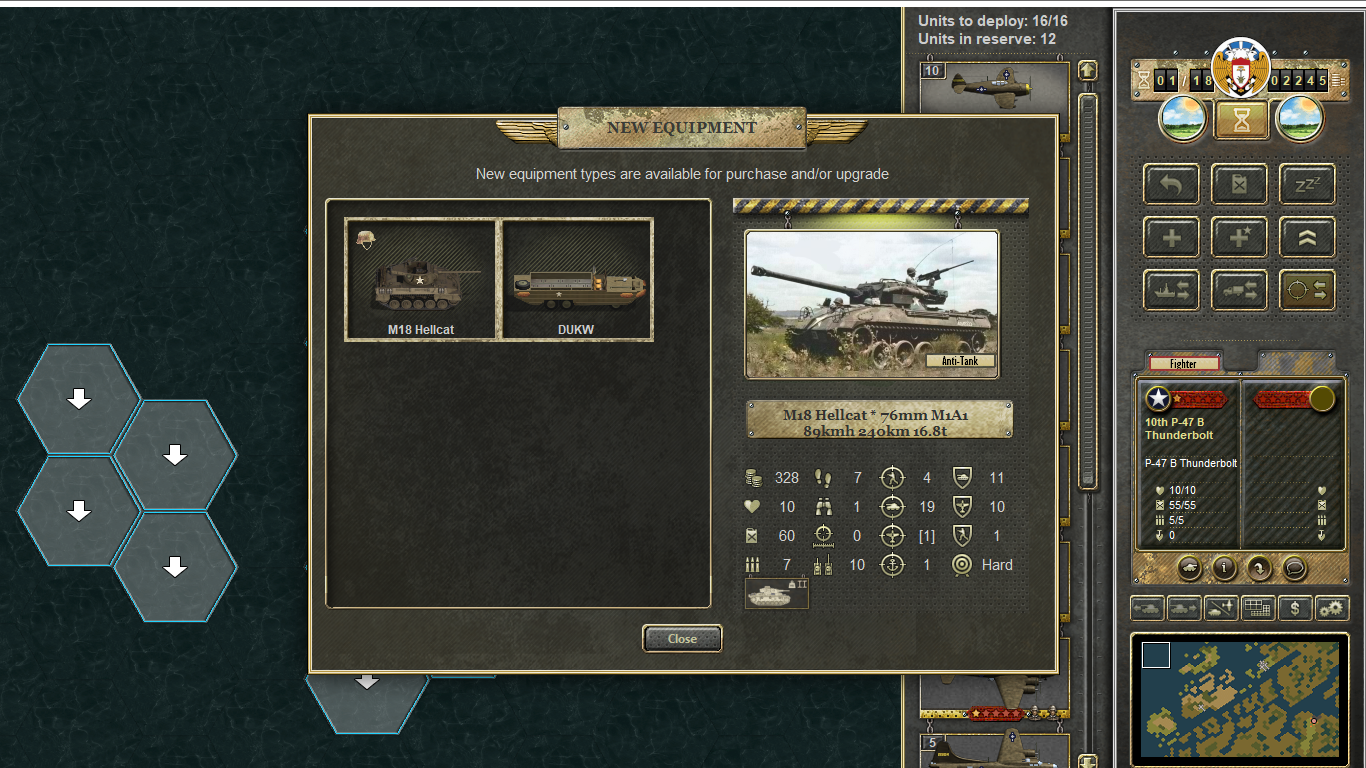
Task: Click the end turn hourglass button
Action: coord(1241,120)
